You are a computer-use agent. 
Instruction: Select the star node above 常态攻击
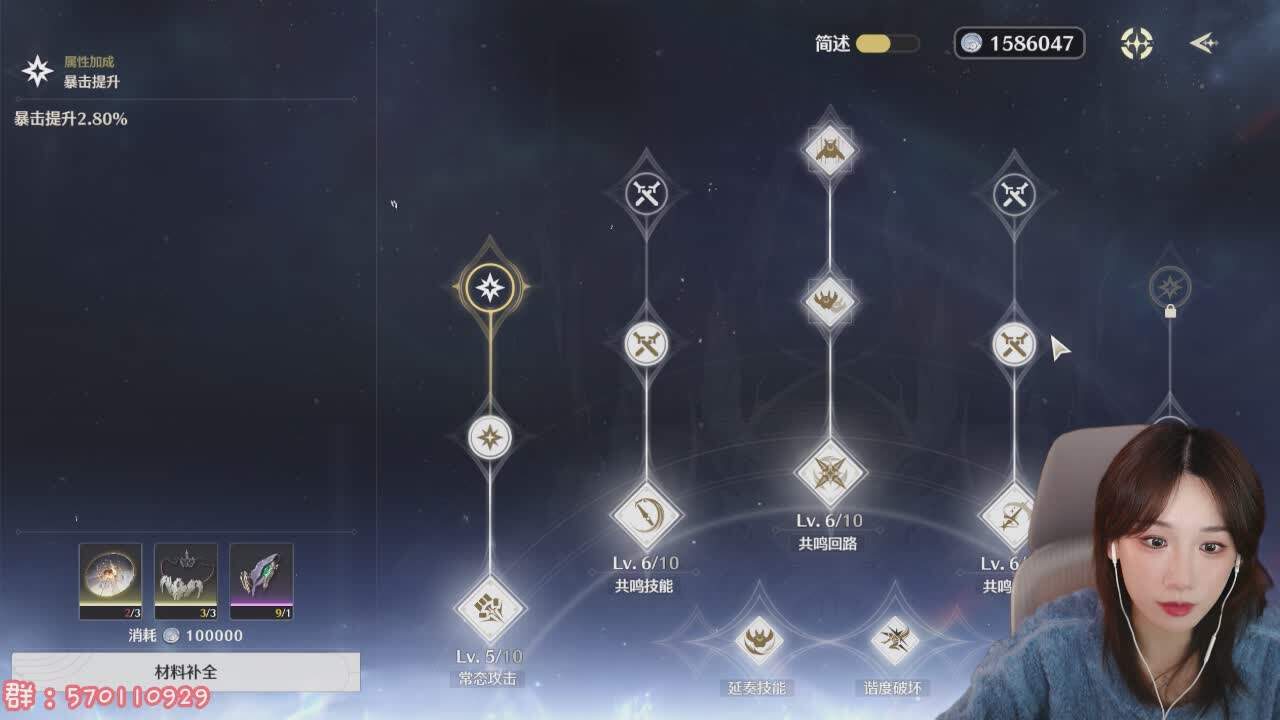point(490,437)
